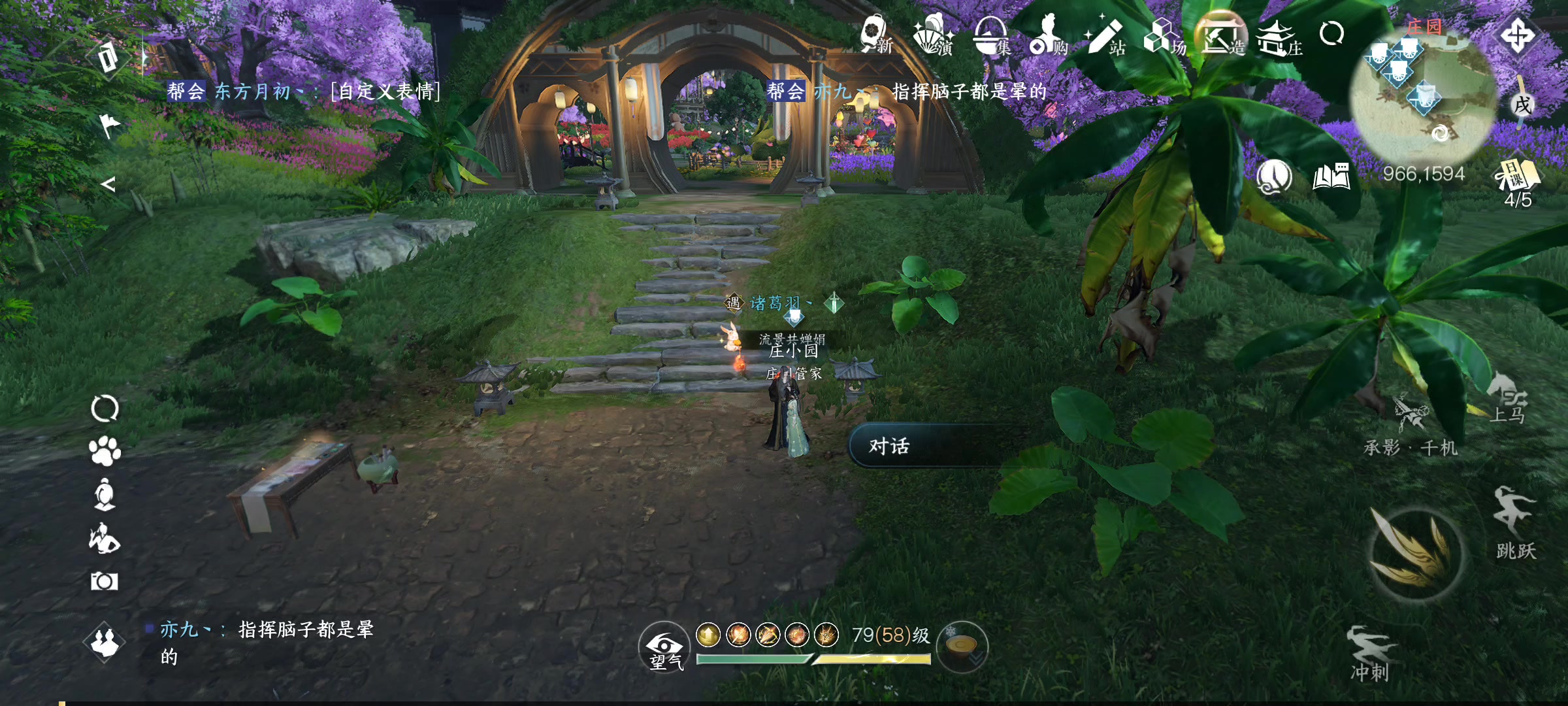Open the 造 build icon
Viewport: 1568px width, 706px height.
(1220, 35)
